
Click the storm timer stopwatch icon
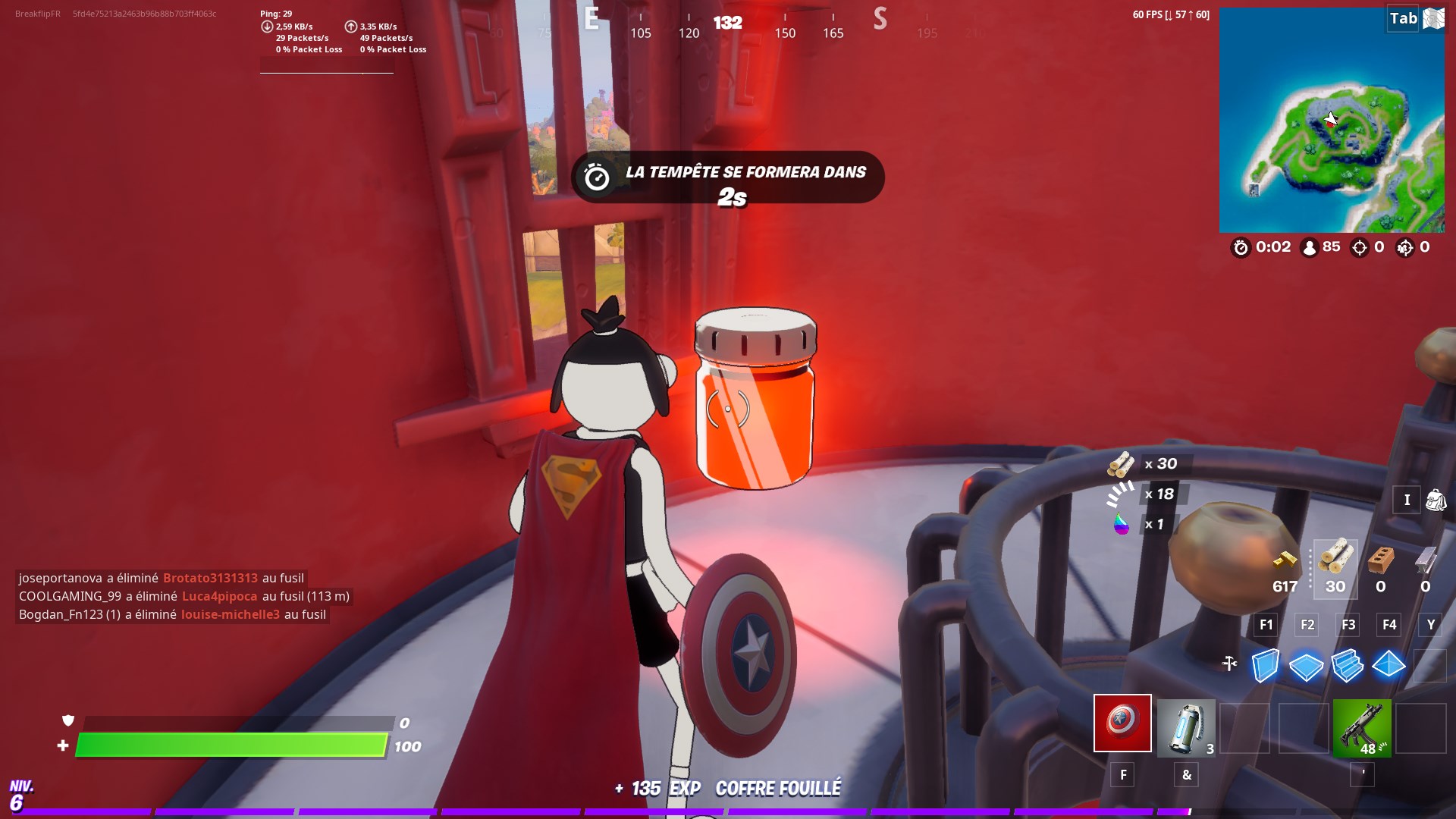pos(1241,247)
